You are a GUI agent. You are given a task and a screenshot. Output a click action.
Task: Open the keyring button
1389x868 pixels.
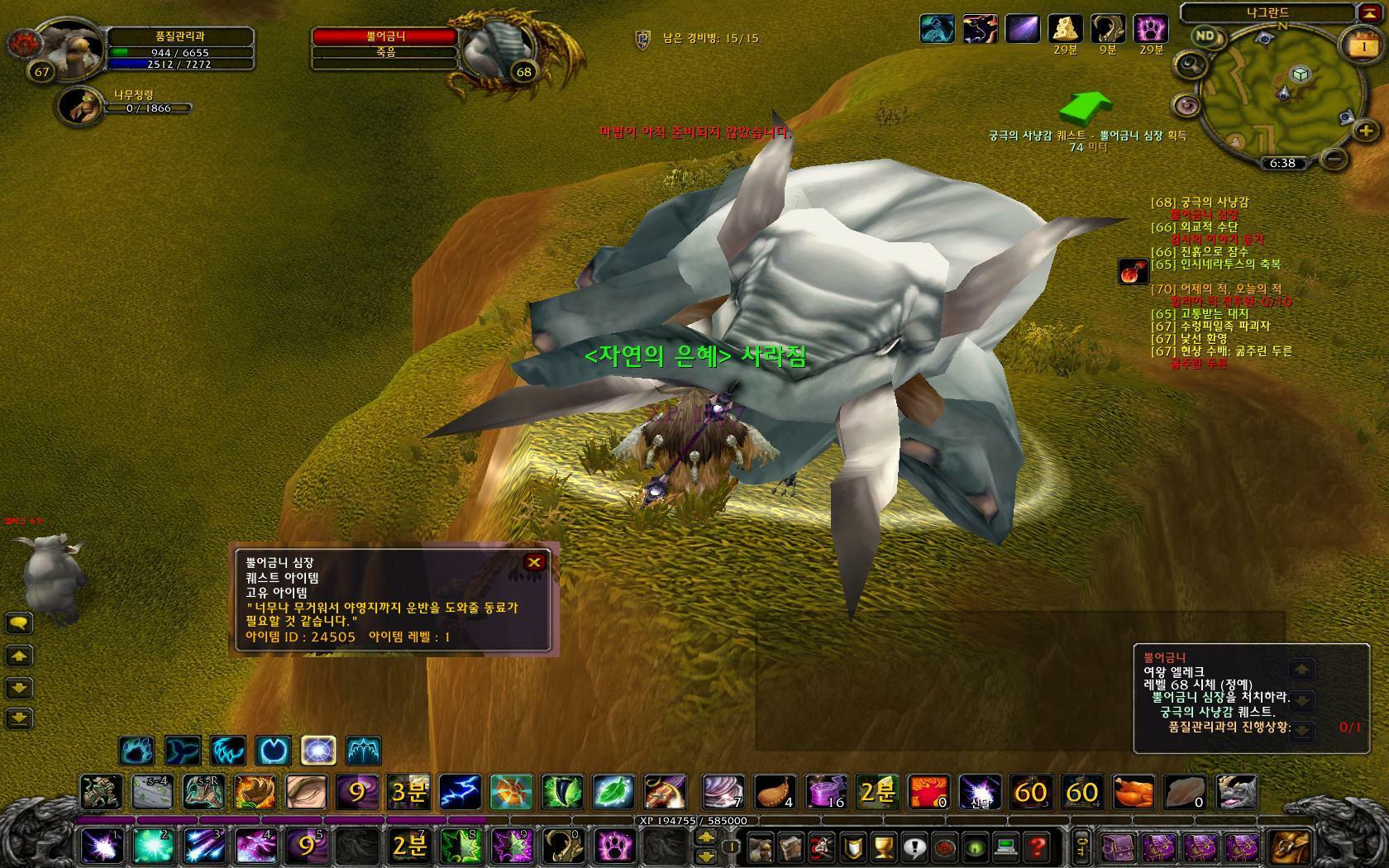(1081, 847)
